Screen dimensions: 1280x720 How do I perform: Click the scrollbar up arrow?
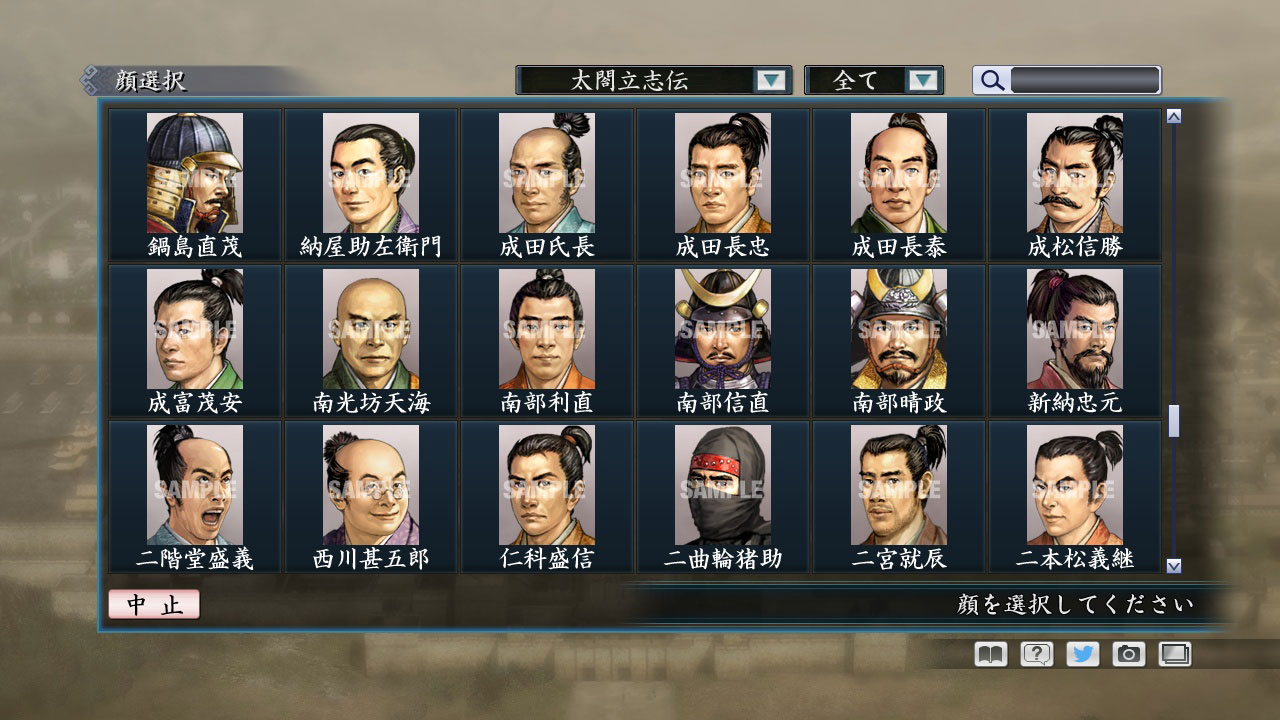pyautogui.click(x=1172, y=114)
